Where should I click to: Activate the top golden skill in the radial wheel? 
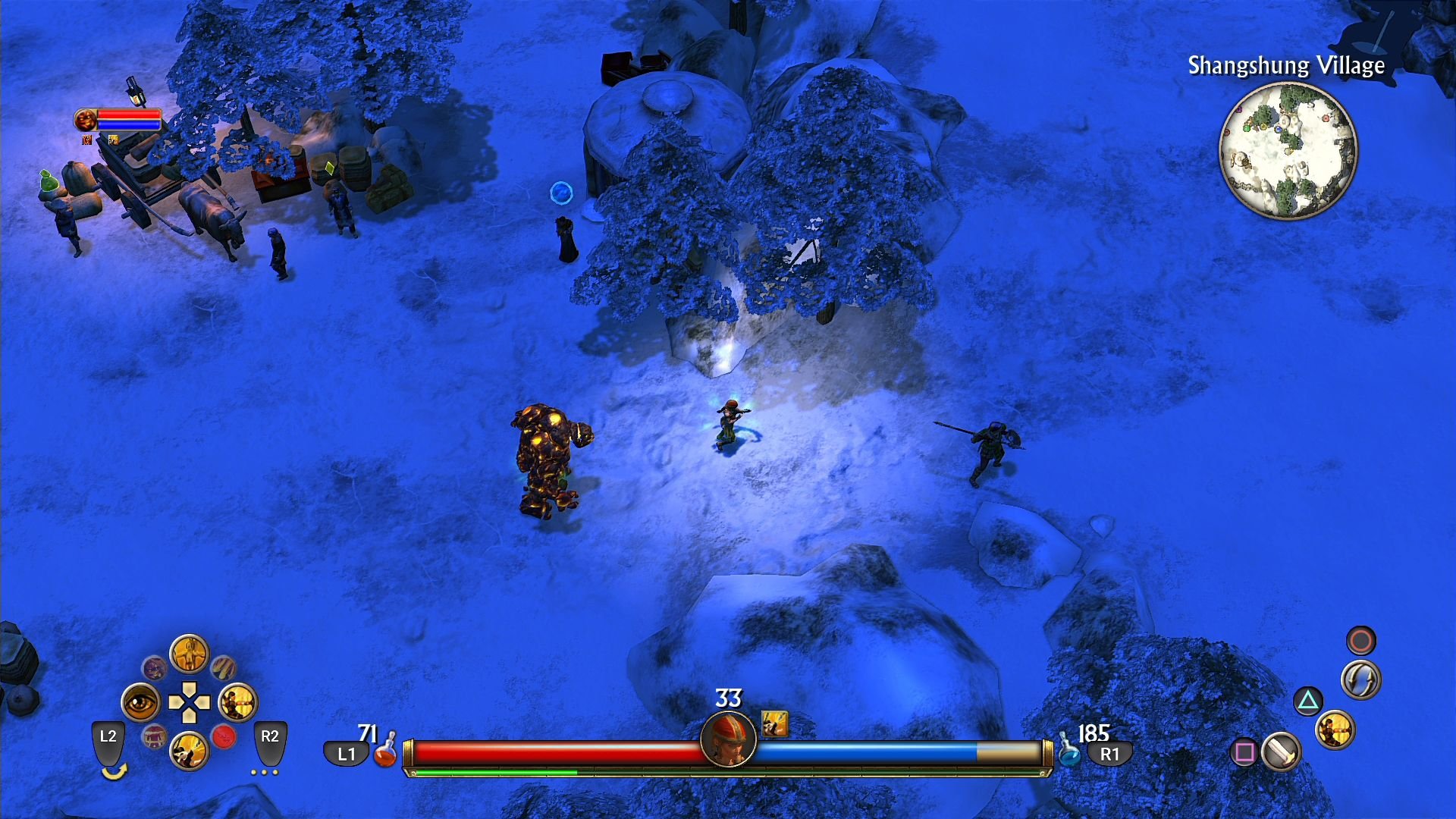[x=190, y=652]
